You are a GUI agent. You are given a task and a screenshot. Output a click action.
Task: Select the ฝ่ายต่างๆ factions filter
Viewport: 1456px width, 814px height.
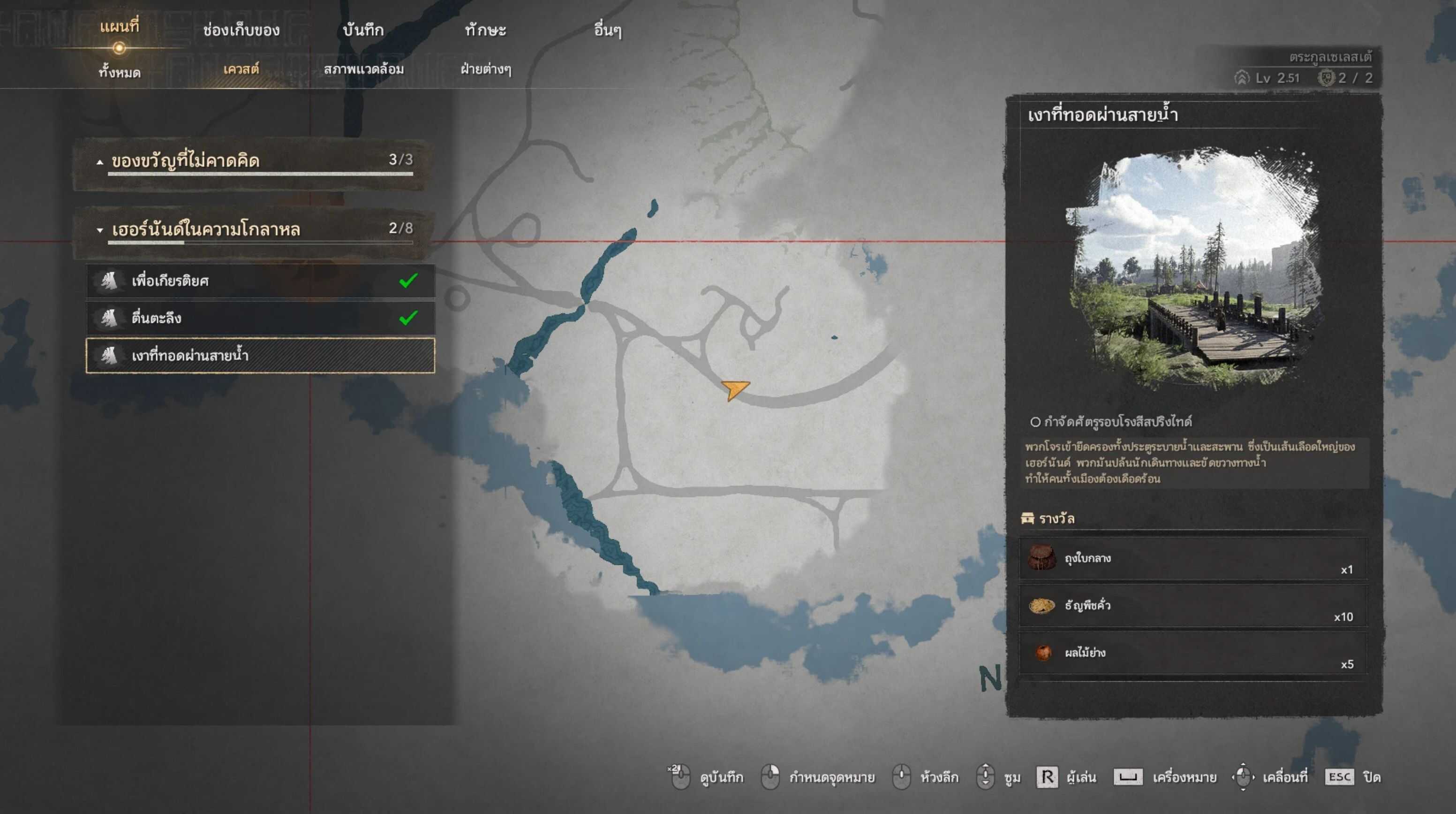[485, 69]
